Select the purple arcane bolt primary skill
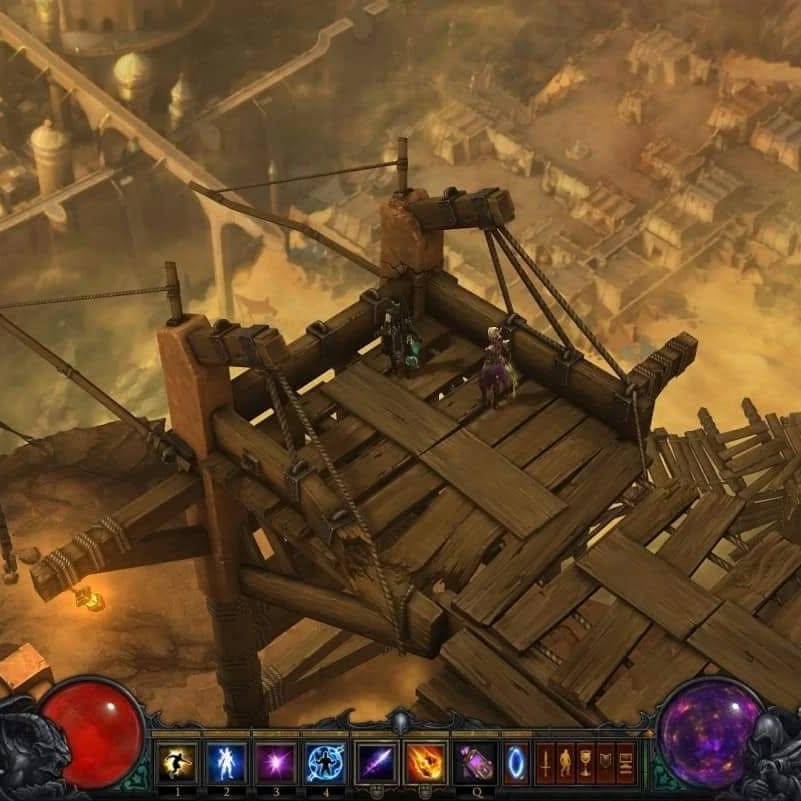The image size is (801, 801). [377, 764]
